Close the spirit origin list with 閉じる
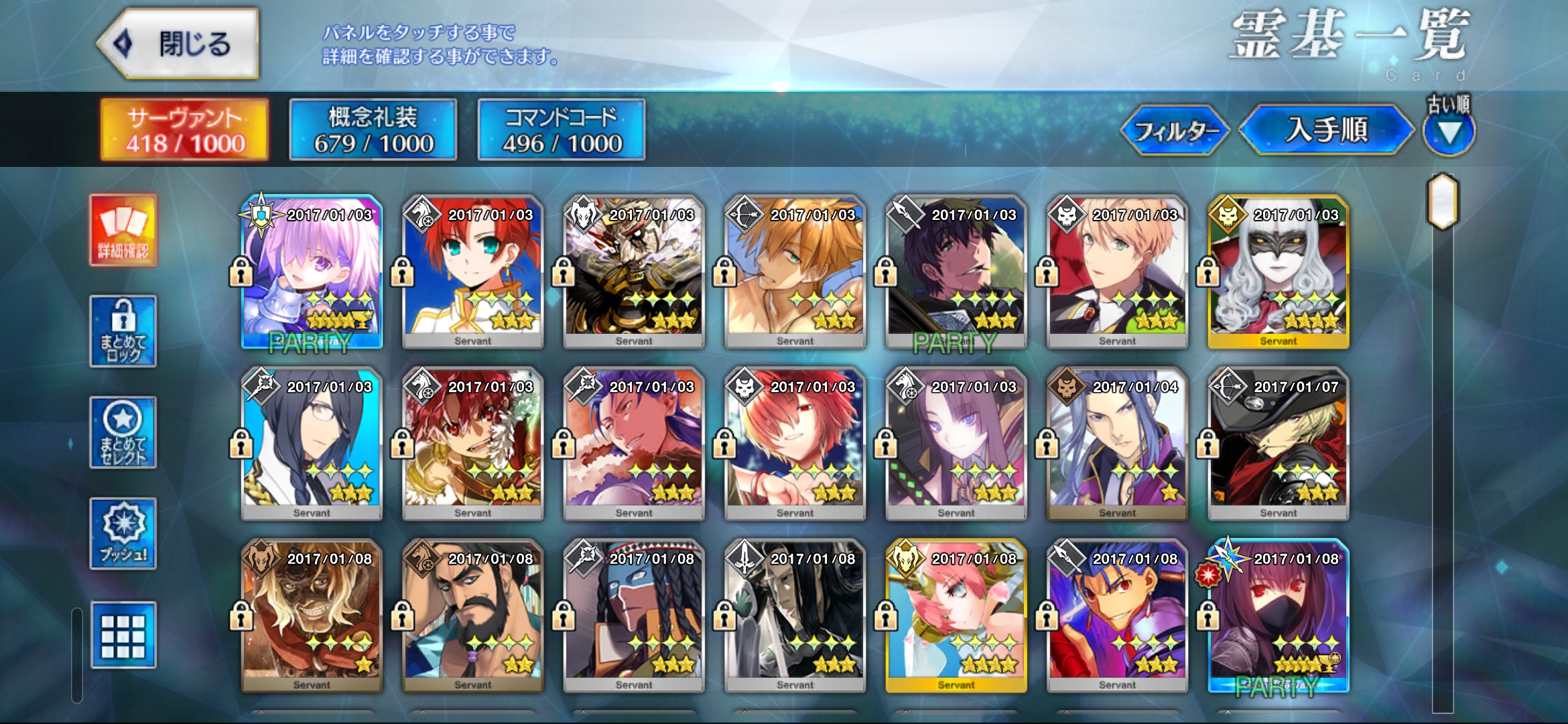Screen dimensions: 1568x724 (179, 44)
